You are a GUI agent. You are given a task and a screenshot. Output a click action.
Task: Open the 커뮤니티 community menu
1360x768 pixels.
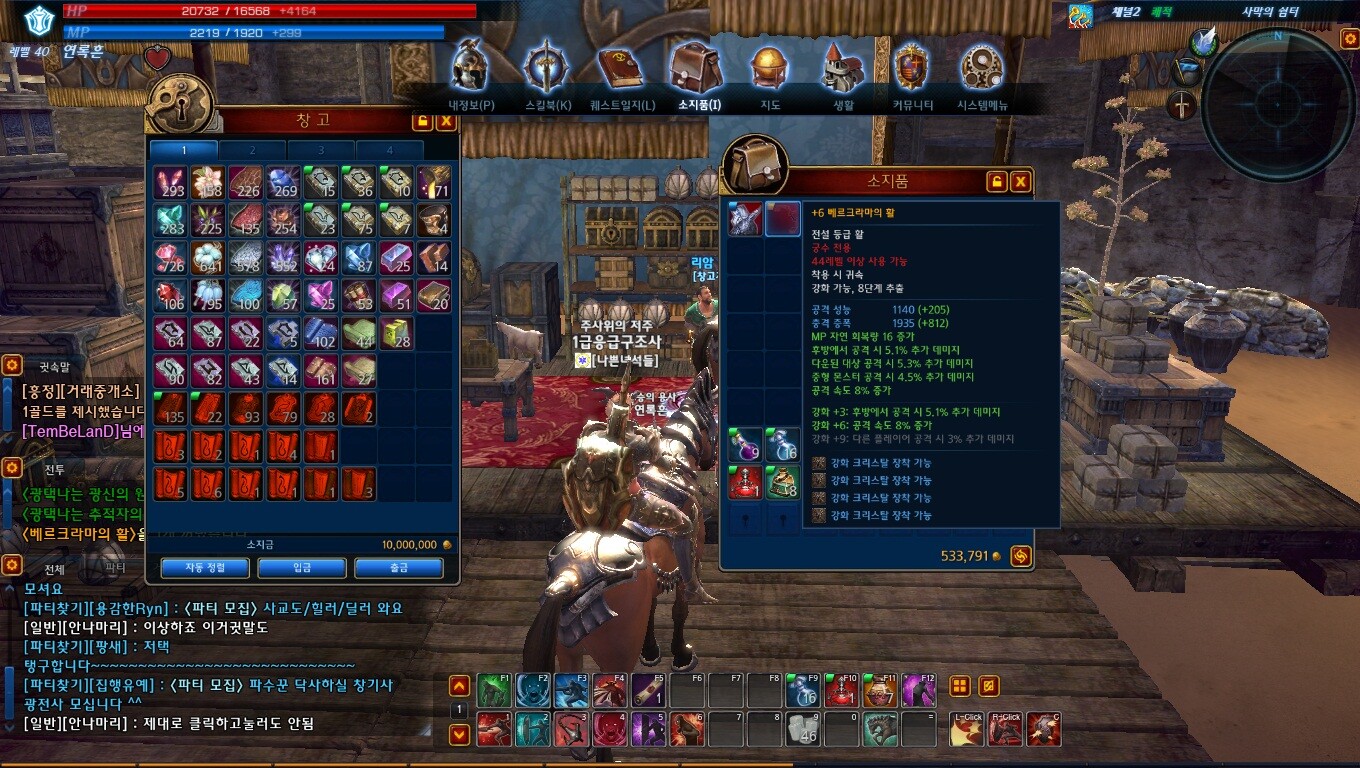coord(912,70)
